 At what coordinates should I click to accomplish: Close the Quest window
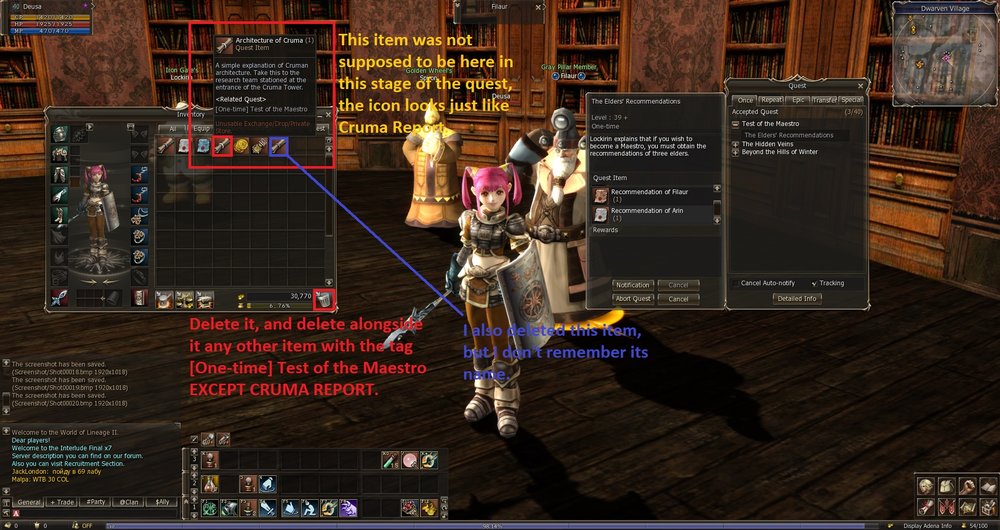coord(858,86)
